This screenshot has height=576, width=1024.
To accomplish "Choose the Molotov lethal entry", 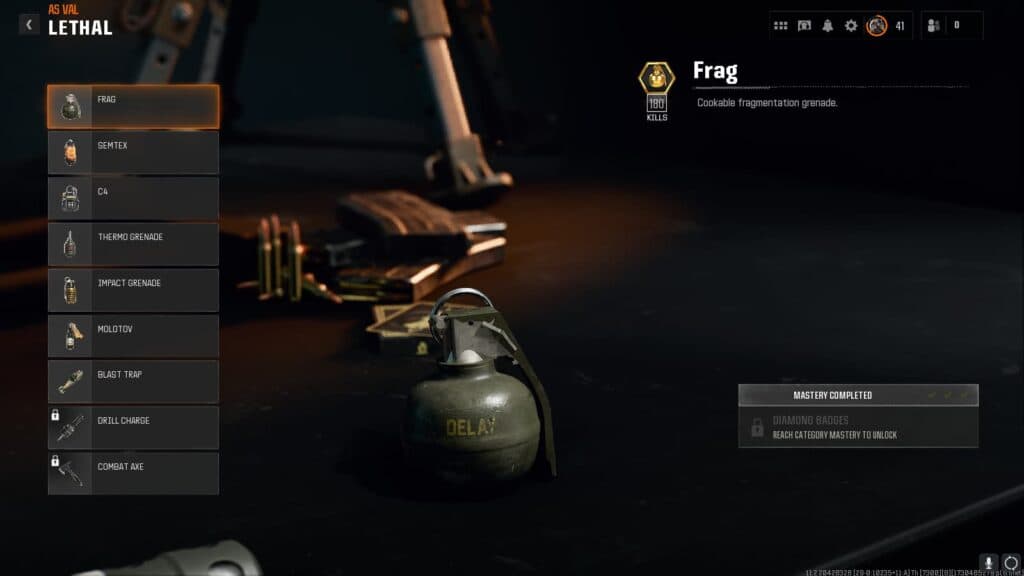I will (133, 336).
